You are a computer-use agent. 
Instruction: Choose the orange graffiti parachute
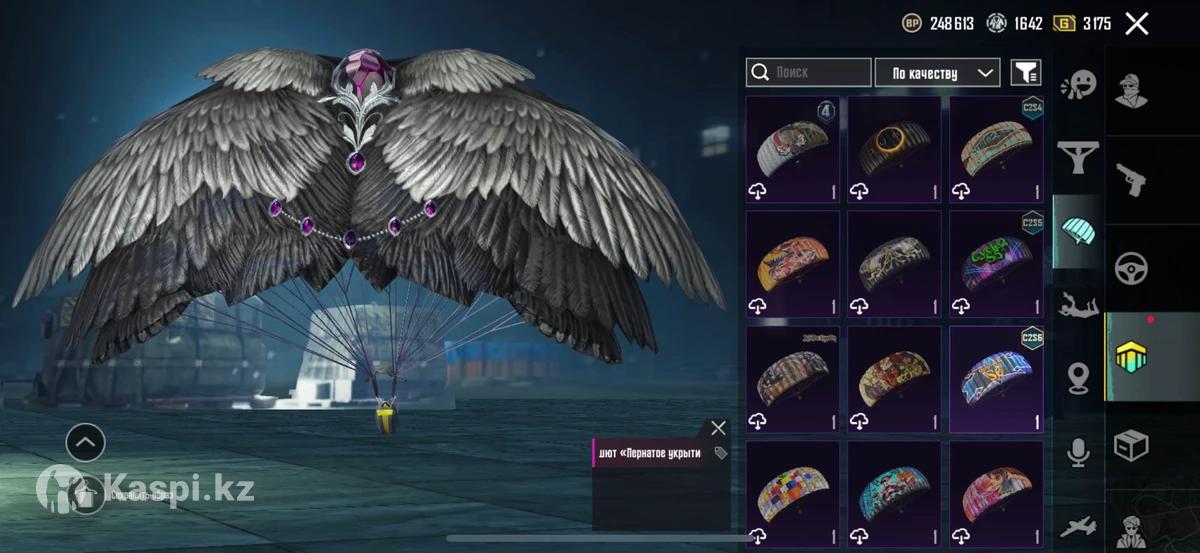792,264
